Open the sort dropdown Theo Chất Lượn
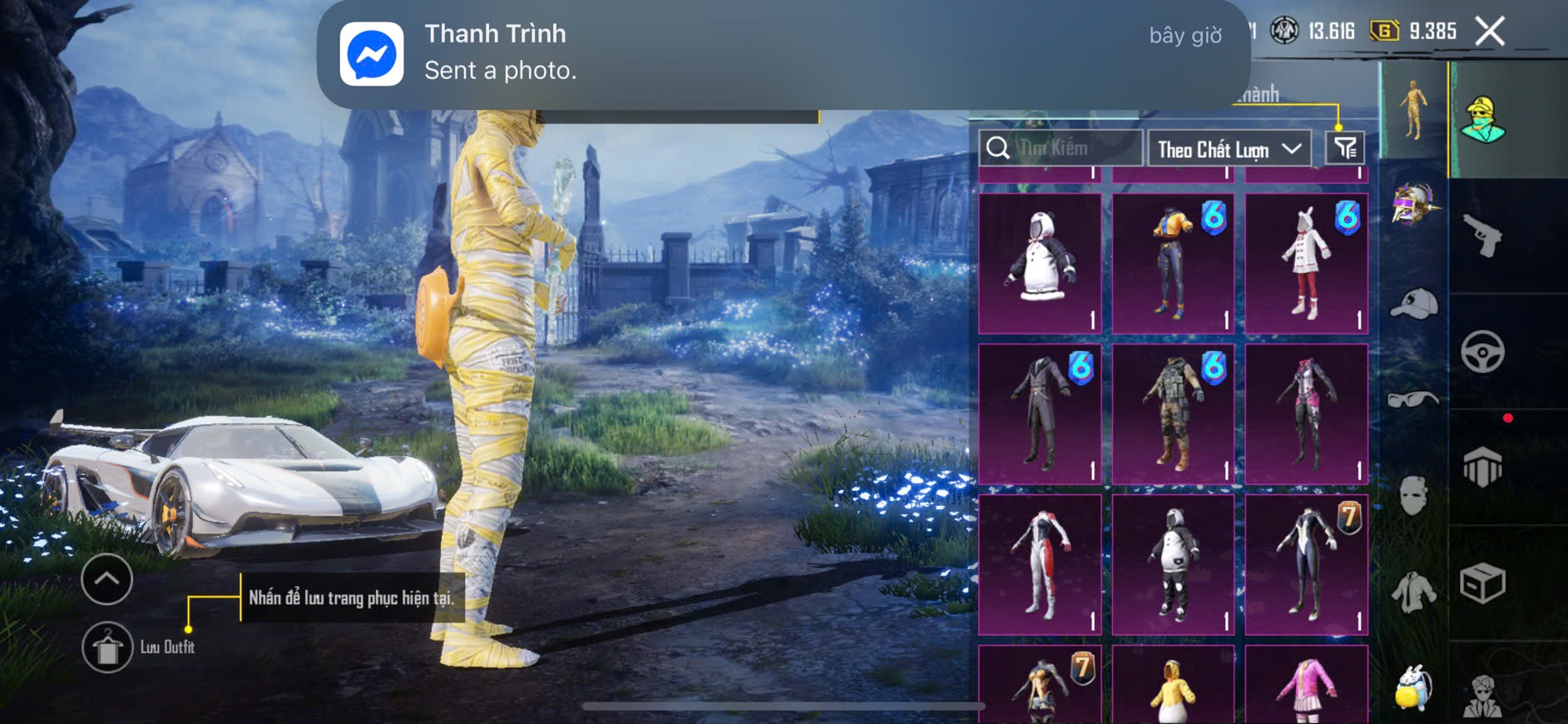Image resolution: width=1568 pixels, height=724 pixels. (1228, 149)
